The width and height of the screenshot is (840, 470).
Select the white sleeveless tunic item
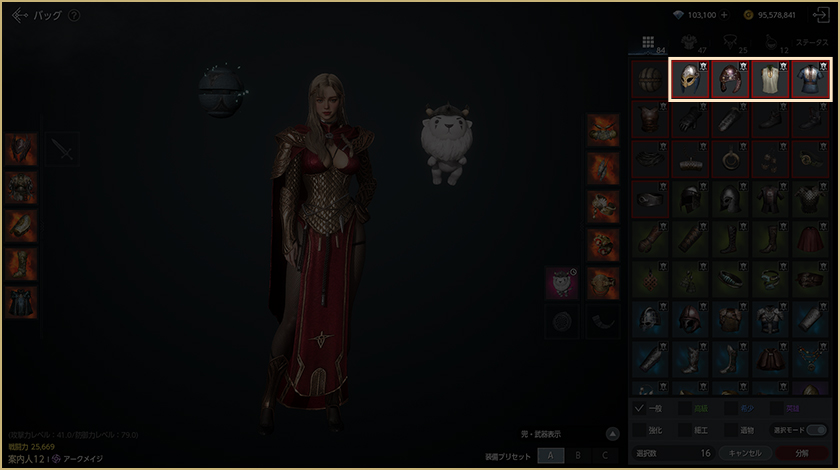(x=770, y=79)
